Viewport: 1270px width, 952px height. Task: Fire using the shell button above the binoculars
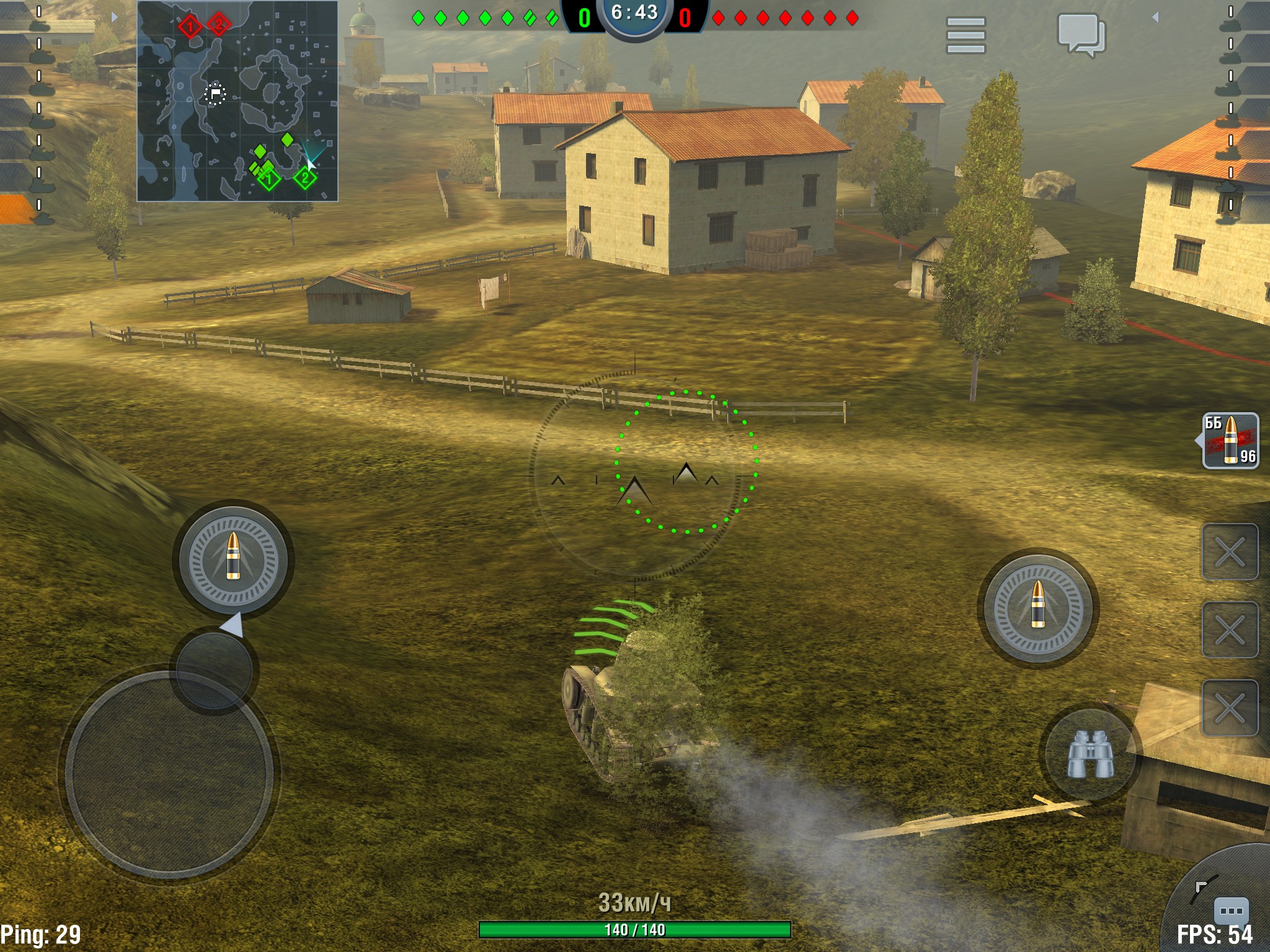click(1038, 606)
